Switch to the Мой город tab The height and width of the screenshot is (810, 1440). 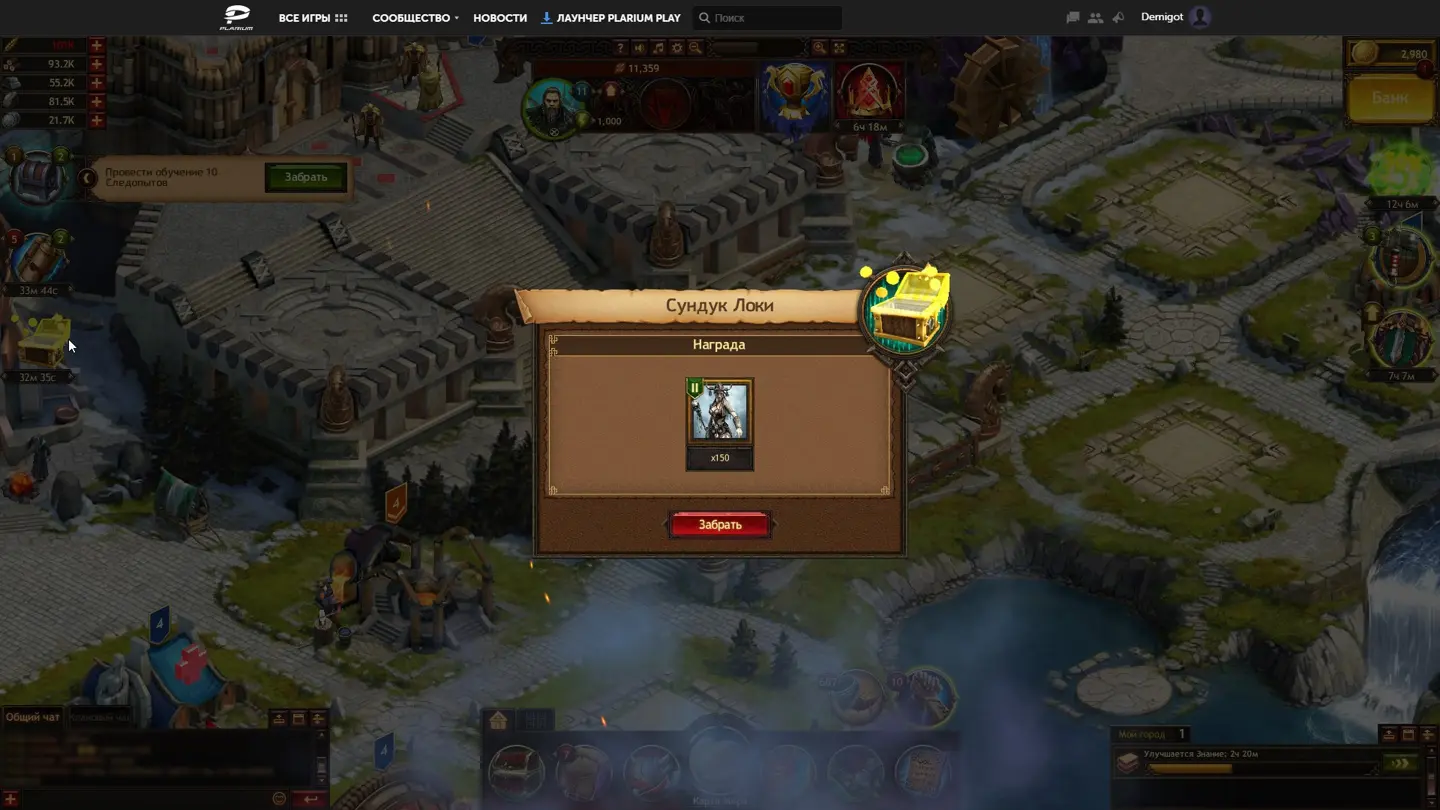tap(1142, 734)
